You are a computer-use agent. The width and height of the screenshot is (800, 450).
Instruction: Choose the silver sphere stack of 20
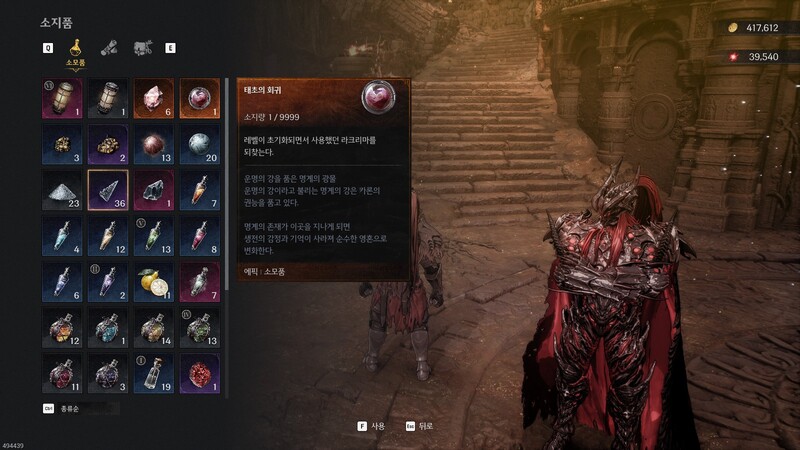(198, 144)
